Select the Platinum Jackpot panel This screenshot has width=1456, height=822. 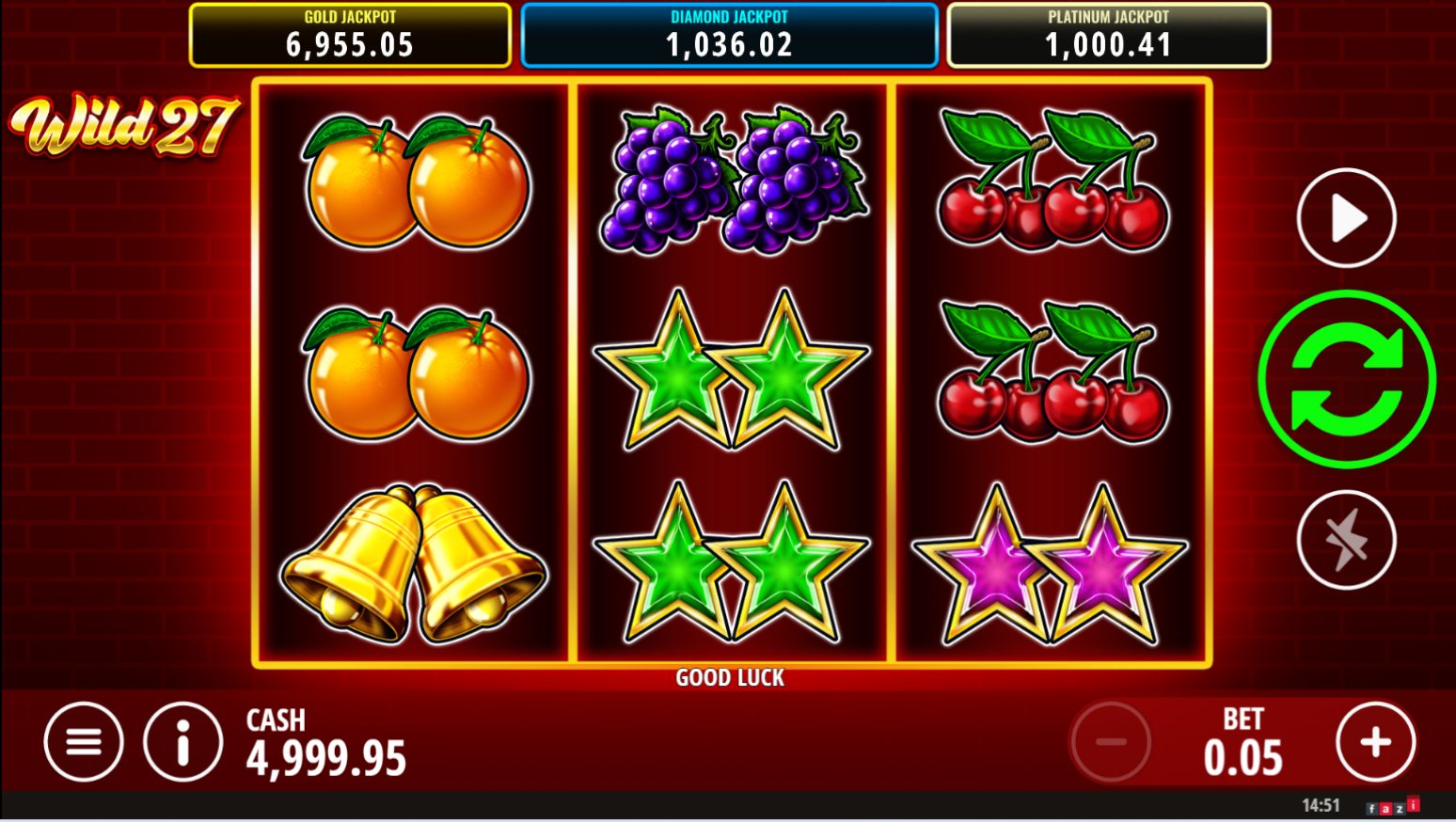point(1108,36)
